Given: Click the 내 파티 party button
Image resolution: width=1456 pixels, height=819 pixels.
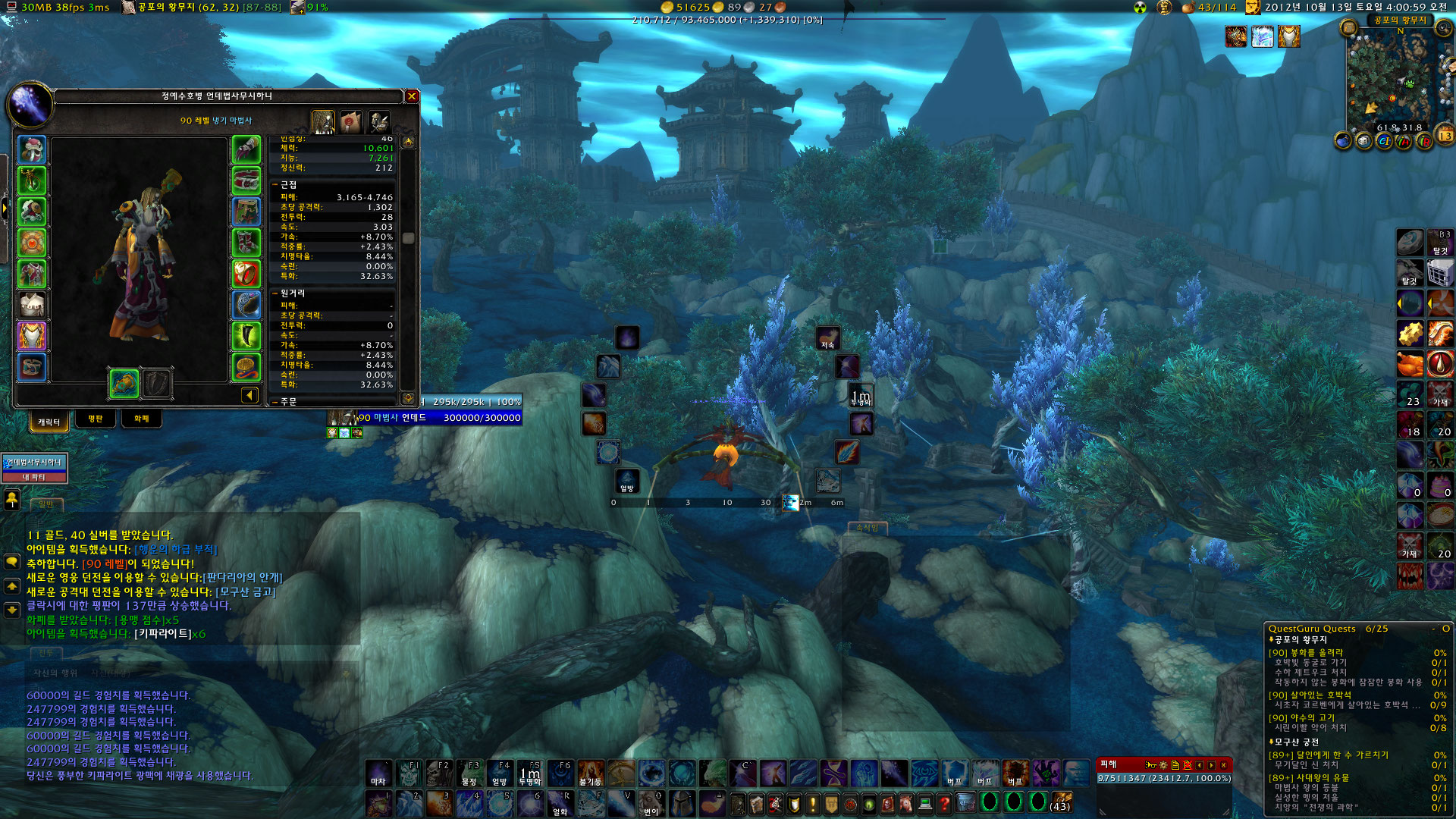Looking at the screenshot, I should pyautogui.click(x=34, y=477).
